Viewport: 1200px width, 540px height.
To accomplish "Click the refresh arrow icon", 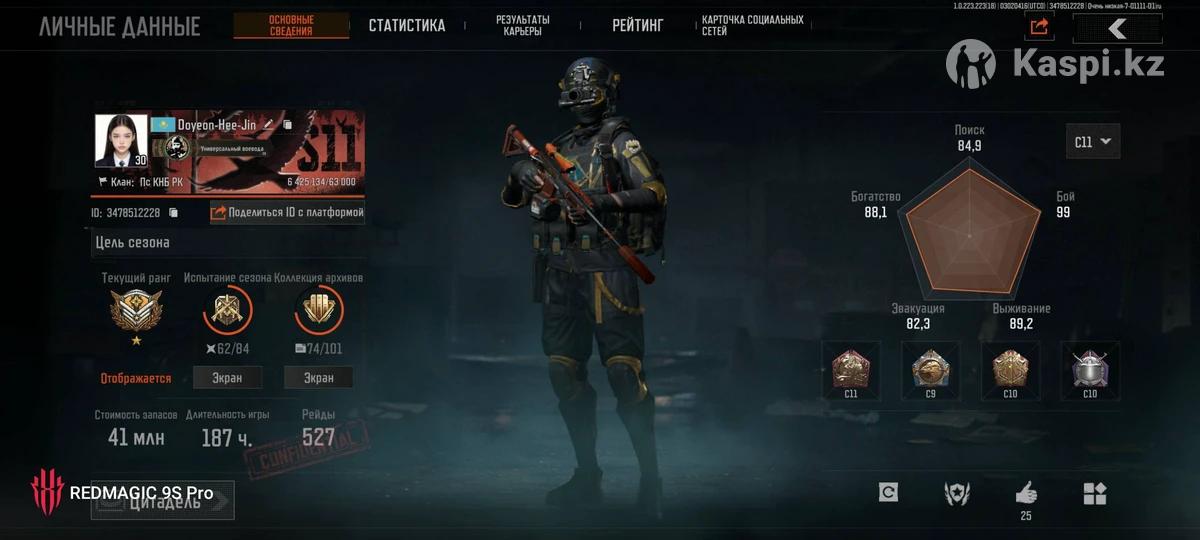I will tap(887, 492).
